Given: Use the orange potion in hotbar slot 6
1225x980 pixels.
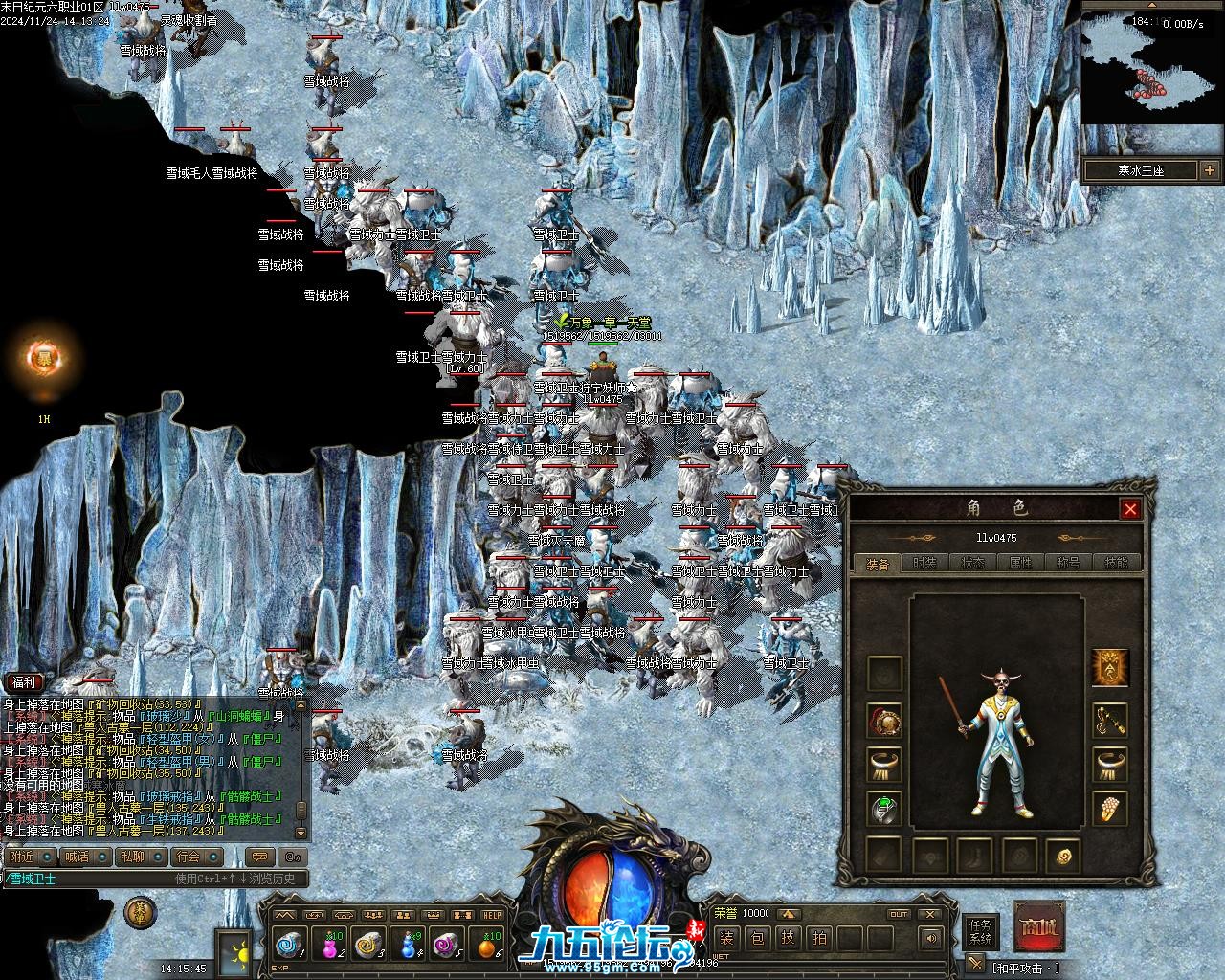Looking at the screenshot, I should pyautogui.click(x=487, y=945).
